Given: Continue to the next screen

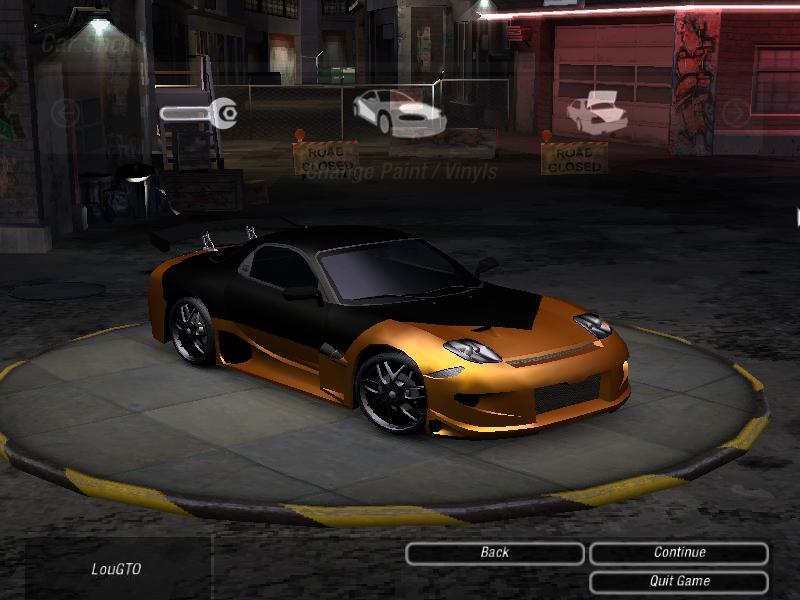Looking at the screenshot, I should click(x=679, y=553).
